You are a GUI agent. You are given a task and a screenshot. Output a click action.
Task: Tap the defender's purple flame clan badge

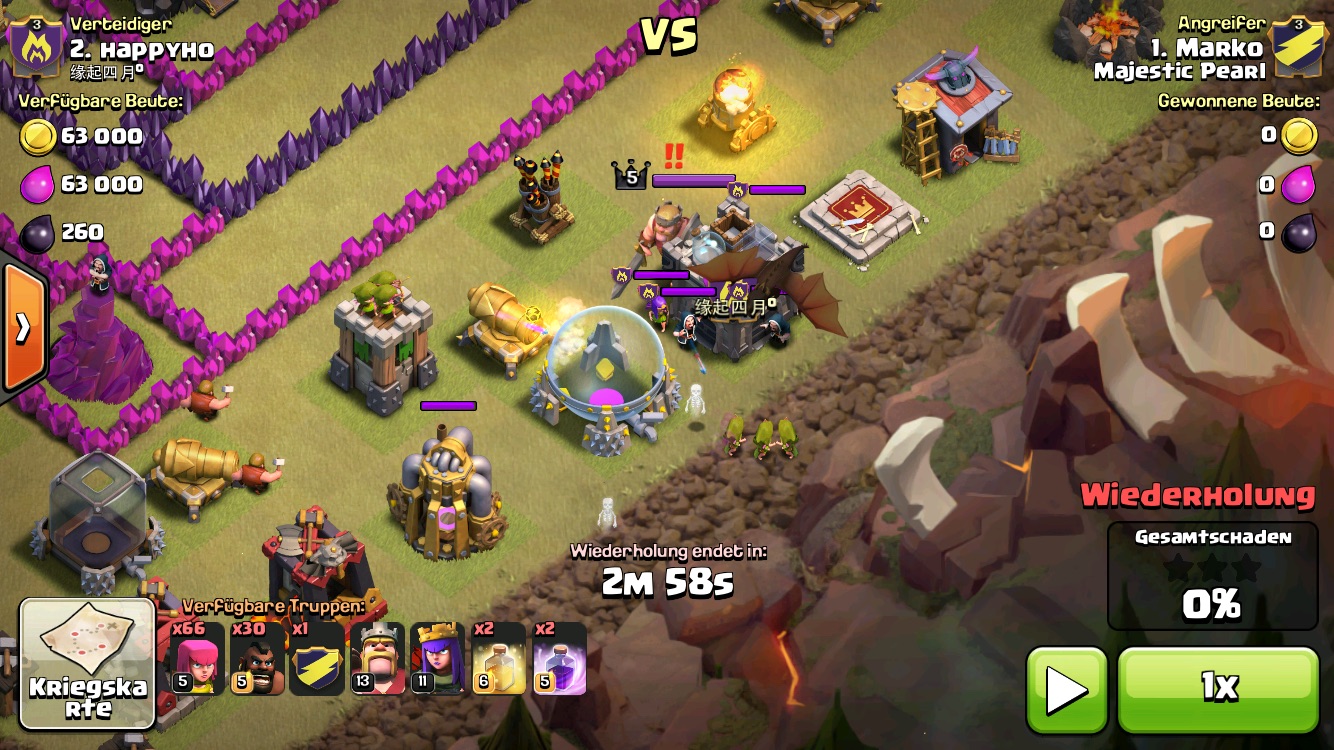(x=36, y=44)
